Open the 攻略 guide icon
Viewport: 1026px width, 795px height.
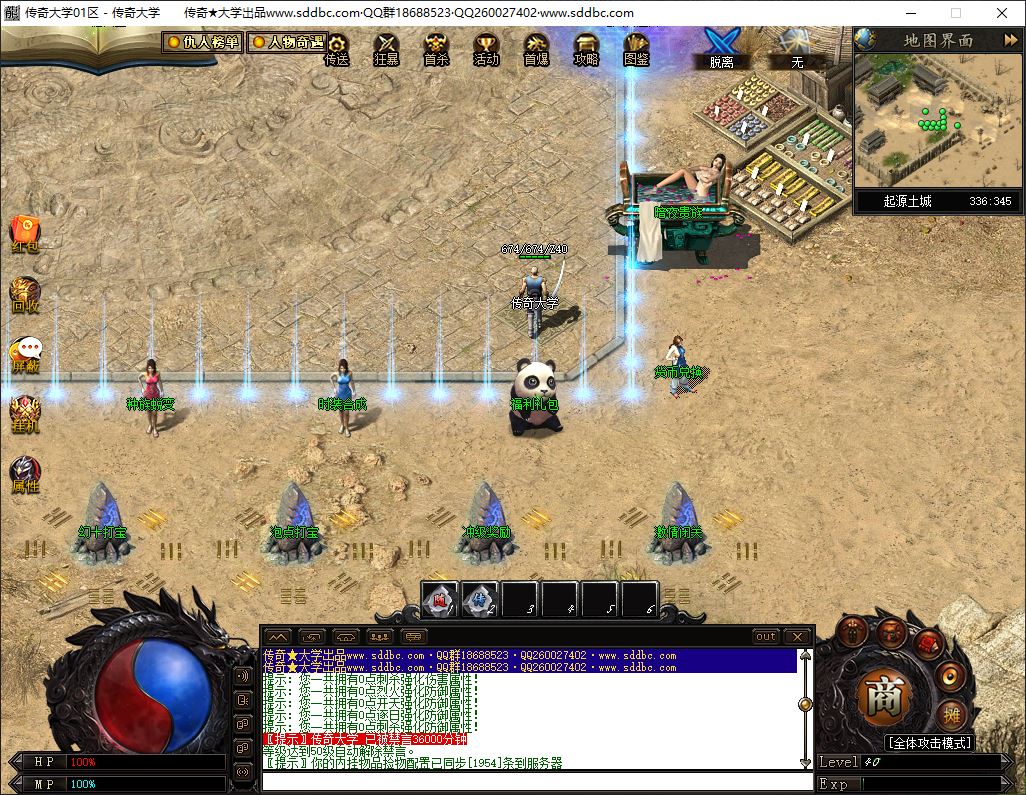586,47
